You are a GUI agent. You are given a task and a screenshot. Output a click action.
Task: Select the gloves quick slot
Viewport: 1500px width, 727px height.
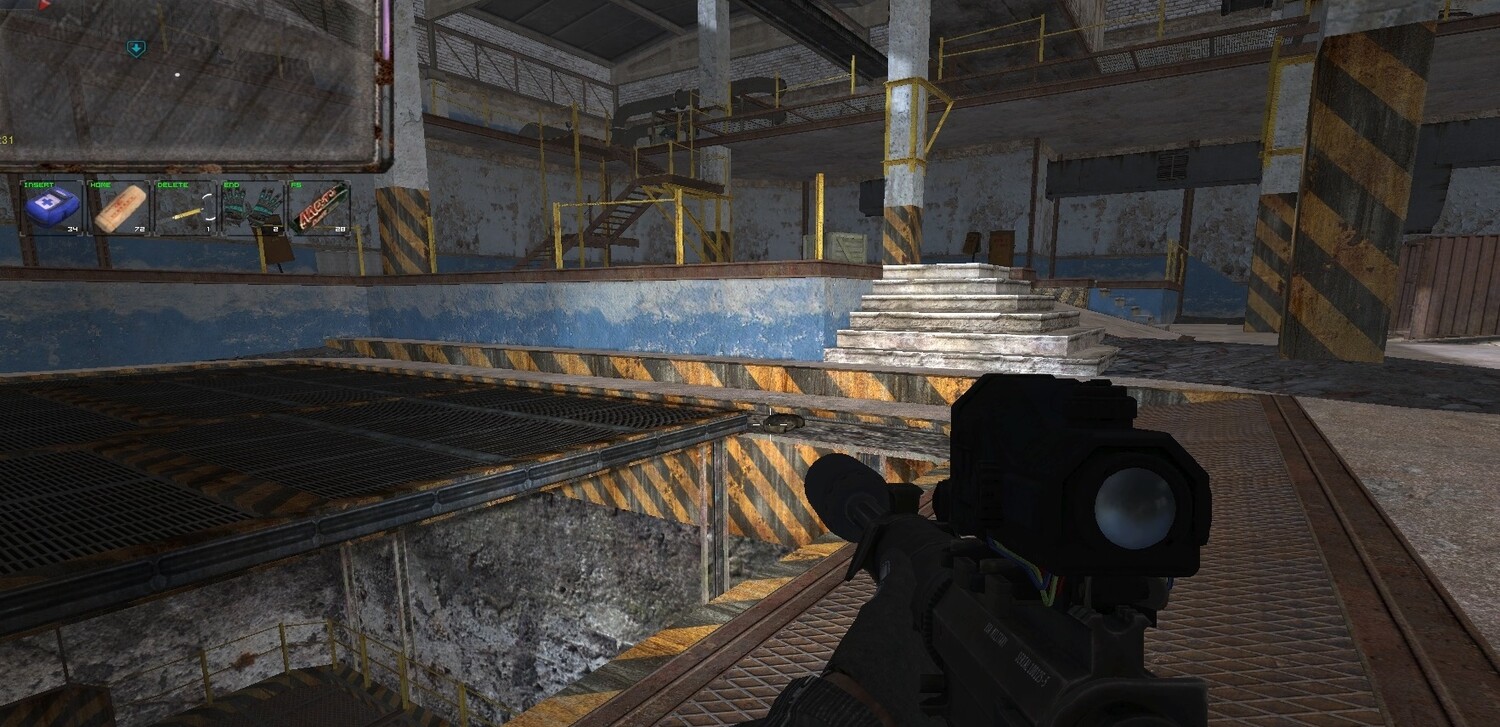[252, 208]
